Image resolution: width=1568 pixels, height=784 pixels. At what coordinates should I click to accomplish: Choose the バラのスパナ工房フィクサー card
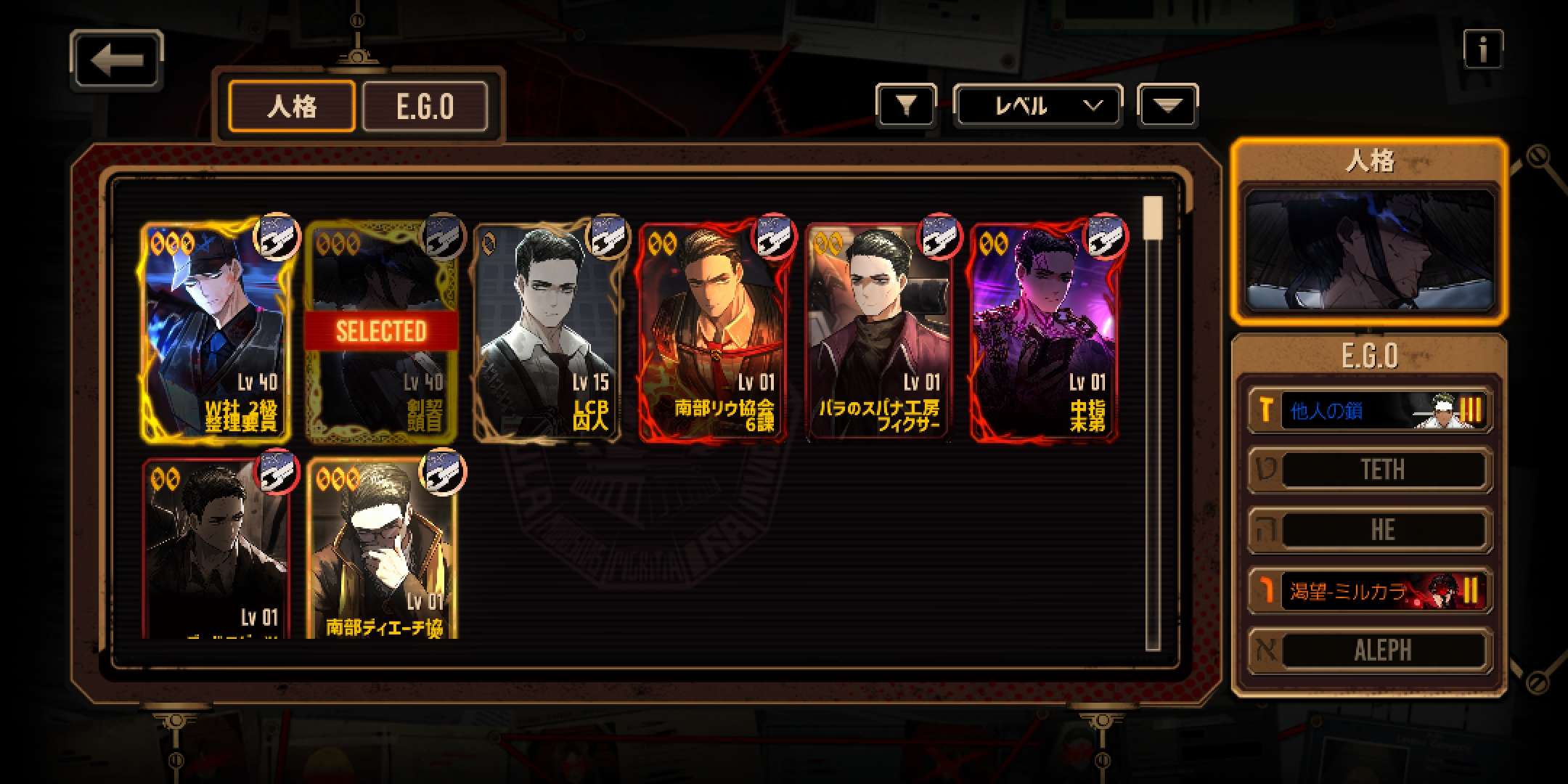tap(879, 331)
